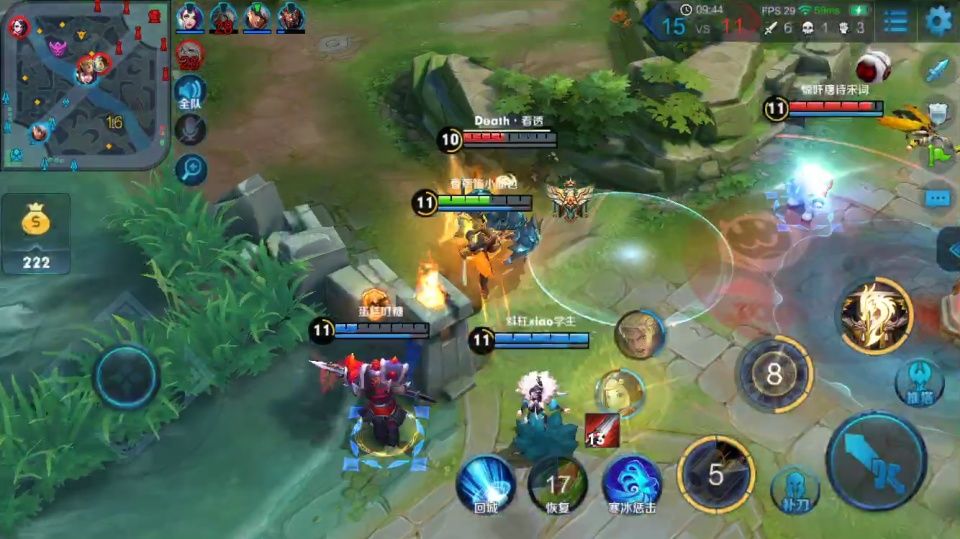Viewport: 960px width, 539px height.
Task: Activate the 回城 recall ability
Action: 485,483
